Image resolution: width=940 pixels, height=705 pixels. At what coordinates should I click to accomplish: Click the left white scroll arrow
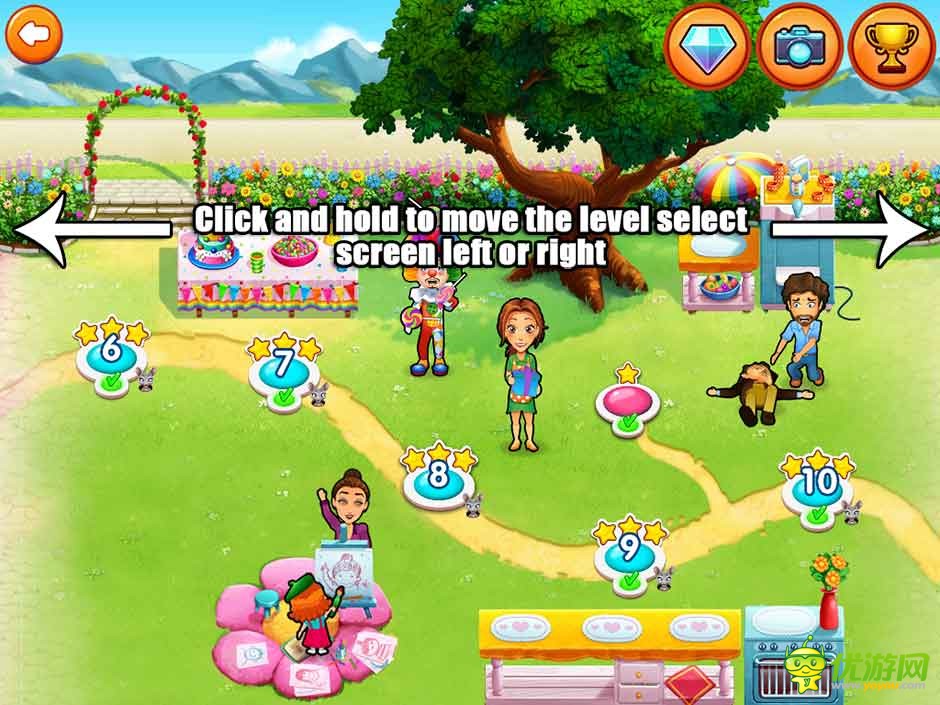[x=90, y=230]
